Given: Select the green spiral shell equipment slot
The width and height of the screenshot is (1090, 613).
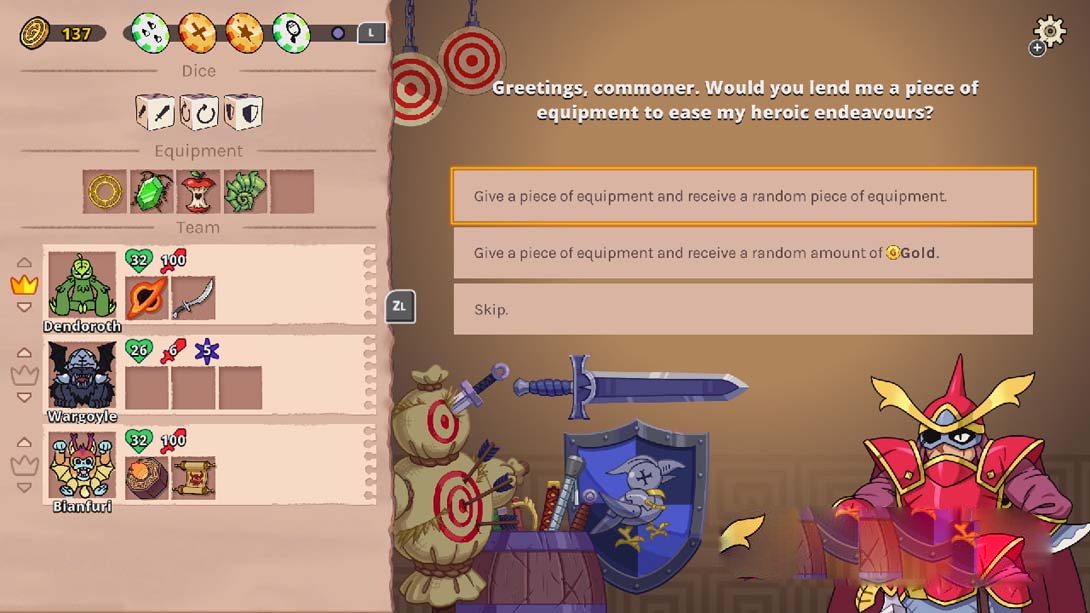Looking at the screenshot, I should tap(245, 191).
